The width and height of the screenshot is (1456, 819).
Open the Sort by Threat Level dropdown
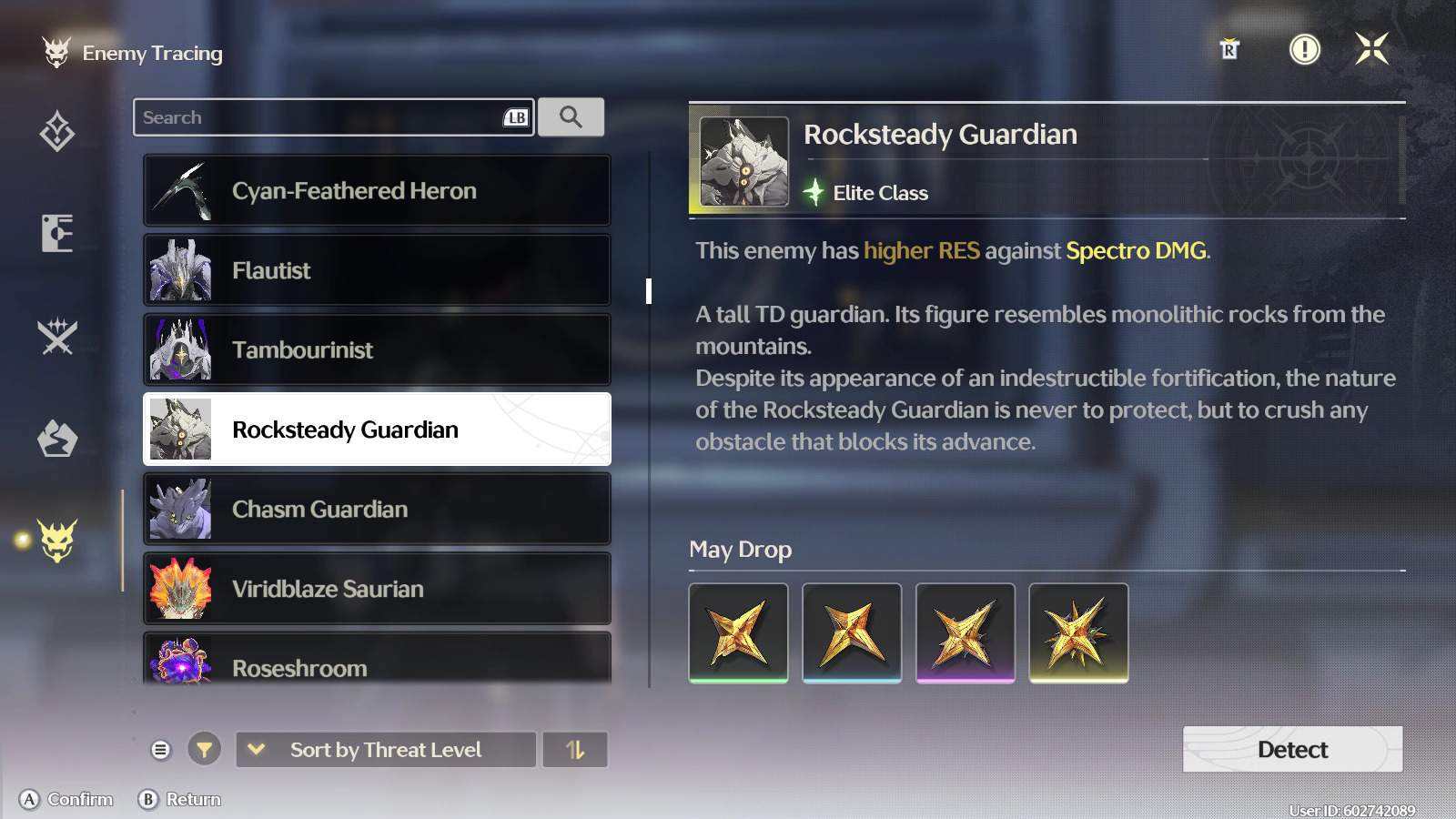tap(386, 750)
